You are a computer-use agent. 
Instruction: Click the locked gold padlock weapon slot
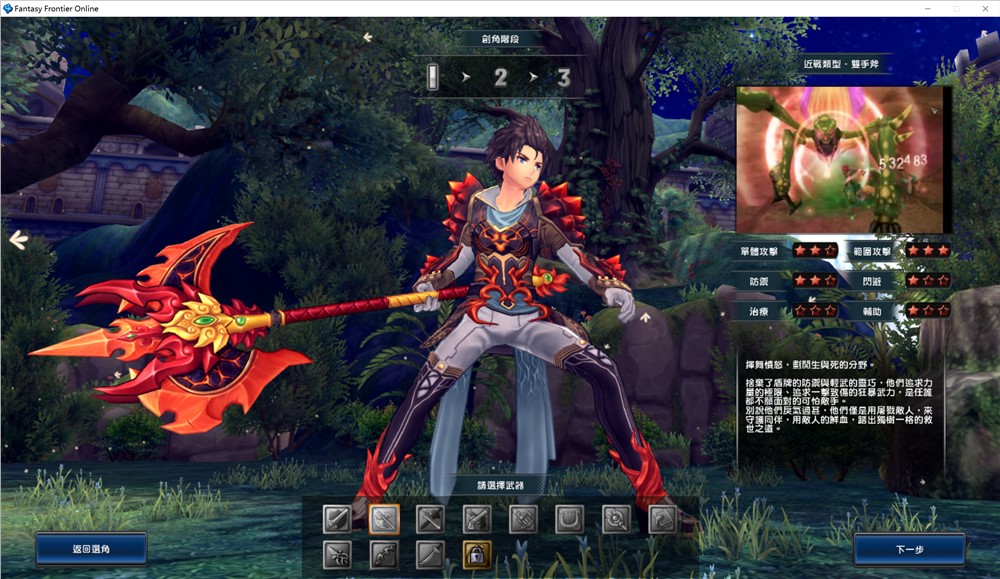pos(477,553)
